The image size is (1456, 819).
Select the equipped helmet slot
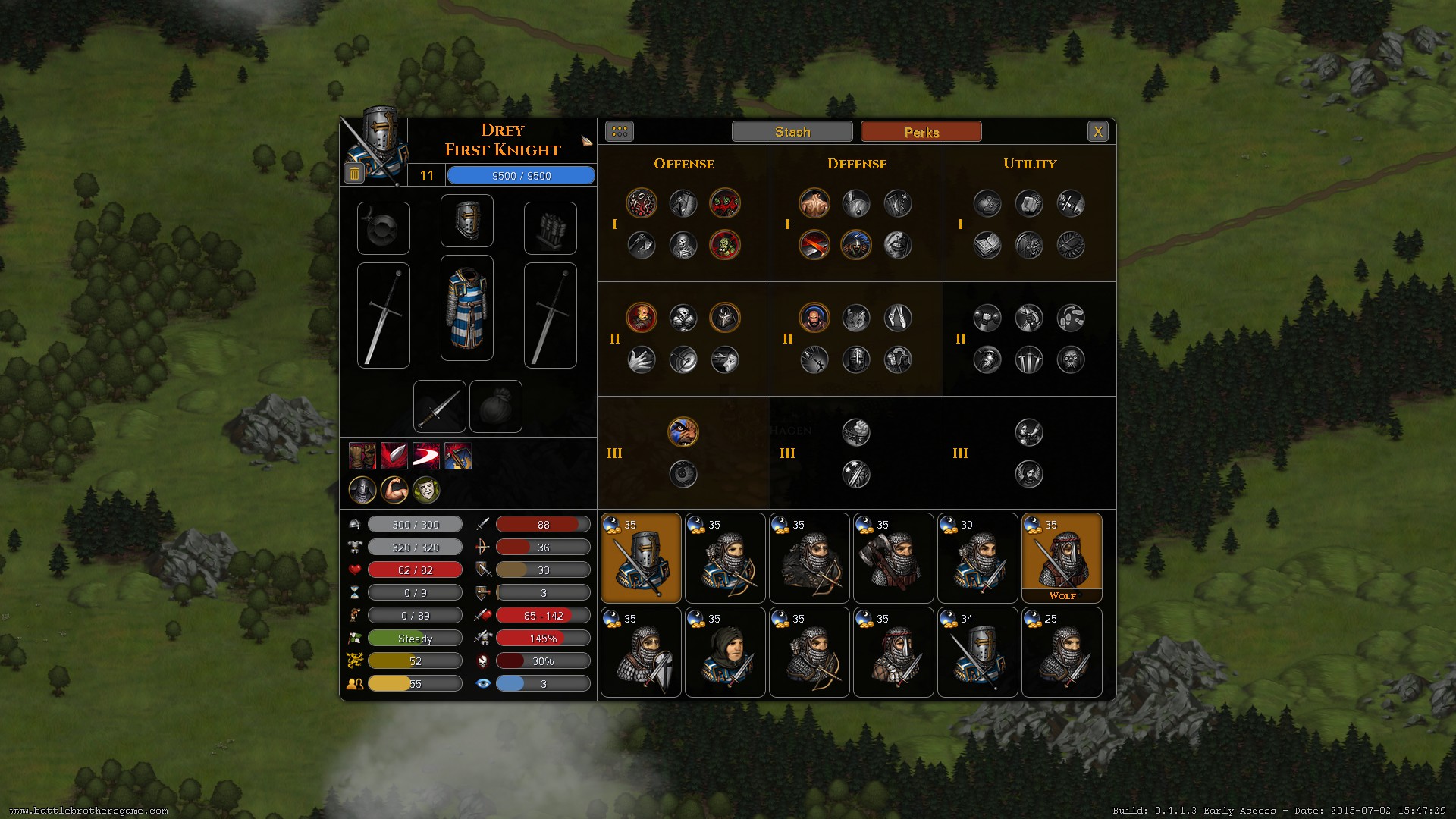point(466,221)
